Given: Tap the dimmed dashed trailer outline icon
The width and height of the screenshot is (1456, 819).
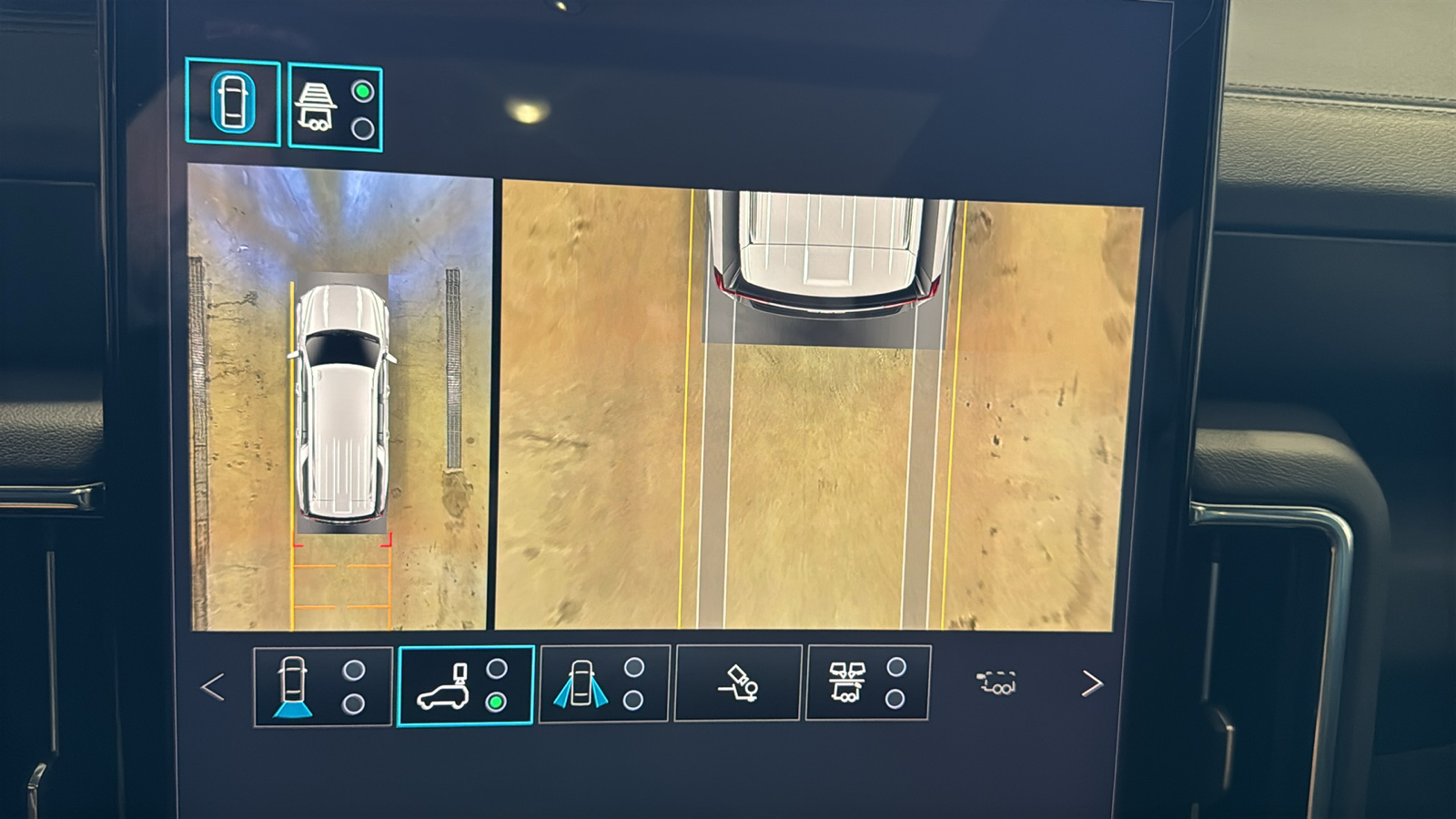Looking at the screenshot, I should tap(996, 682).
